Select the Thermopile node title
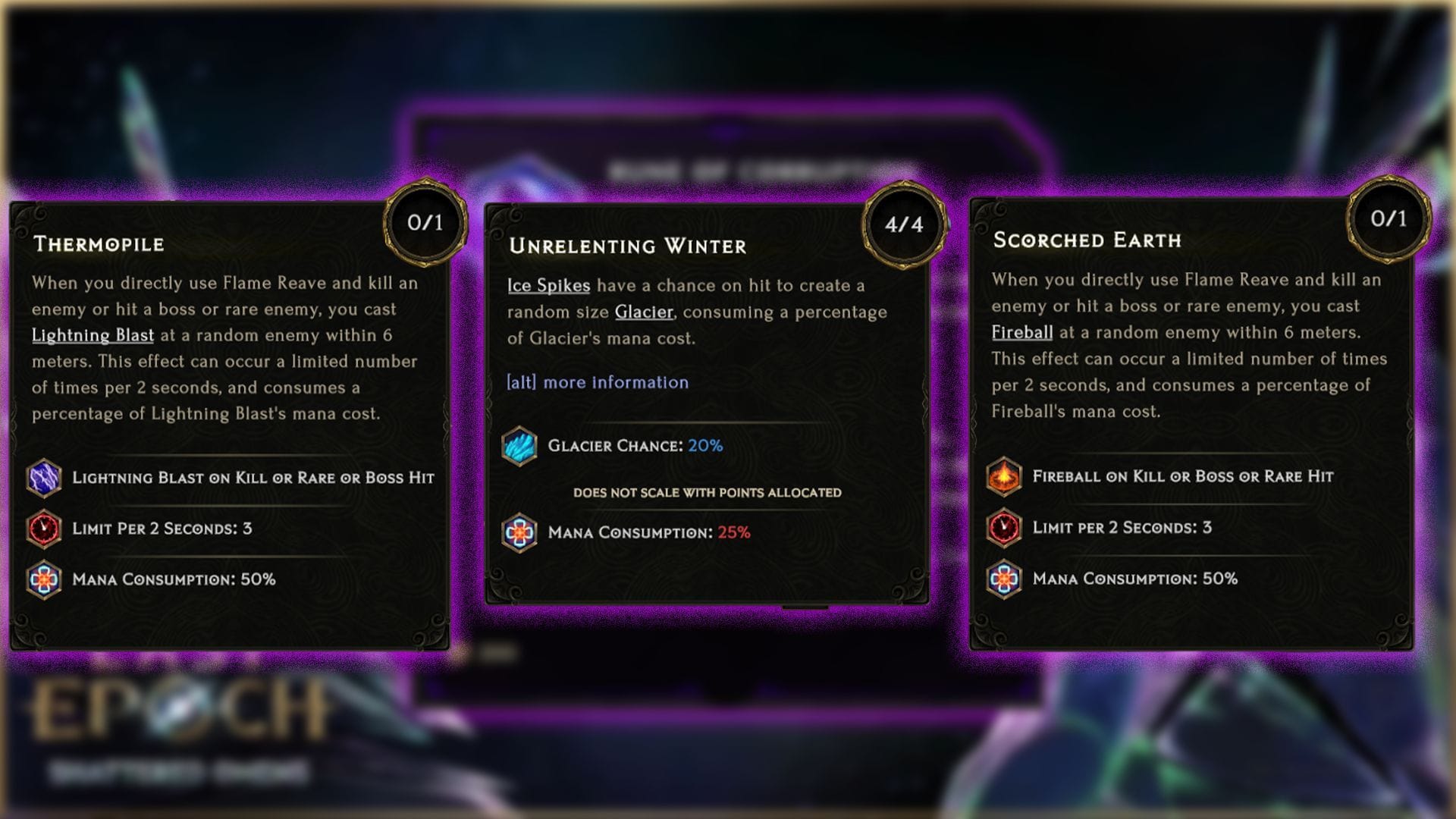The height and width of the screenshot is (819, 1456). (x=100, y=245)
